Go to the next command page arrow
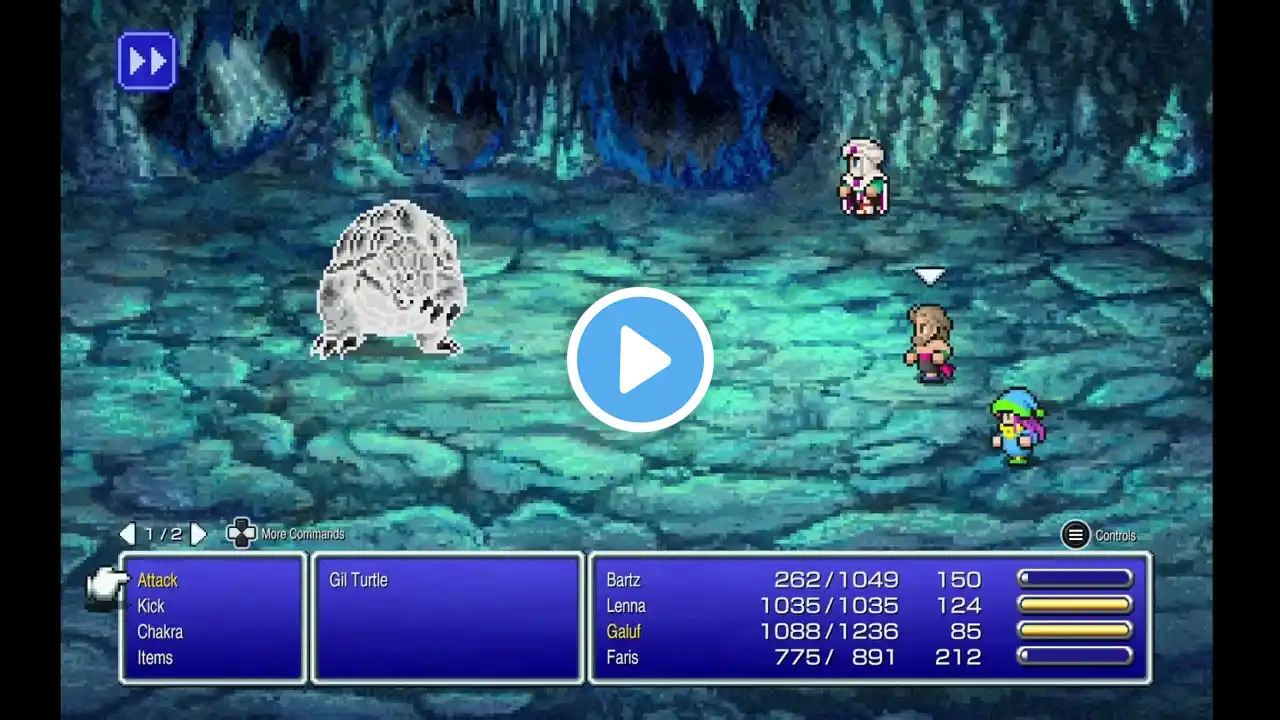Screen dimensions: 1280x720 pos(198,534)
